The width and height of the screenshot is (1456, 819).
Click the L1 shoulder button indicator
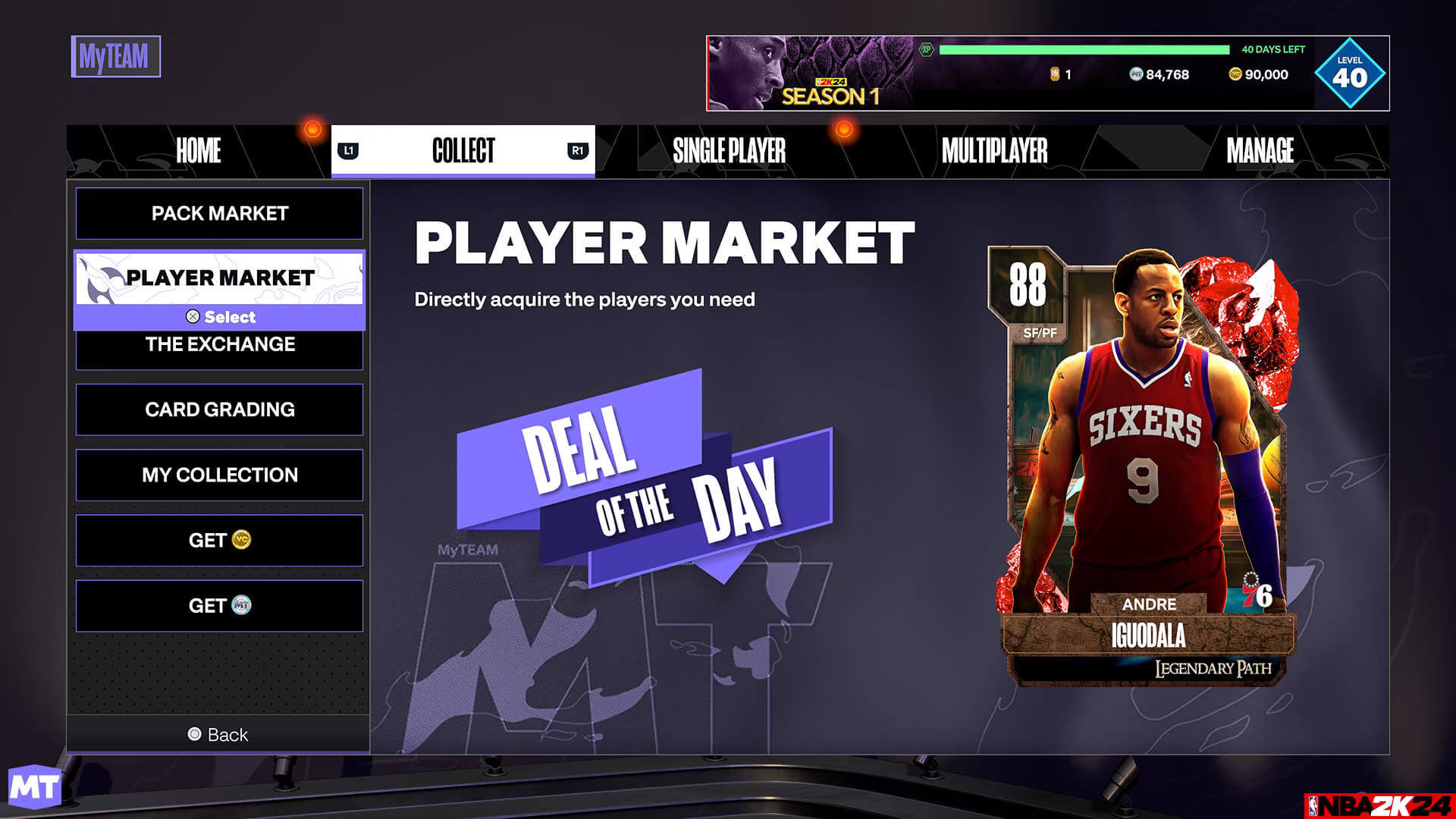click(x=350, y=150)
